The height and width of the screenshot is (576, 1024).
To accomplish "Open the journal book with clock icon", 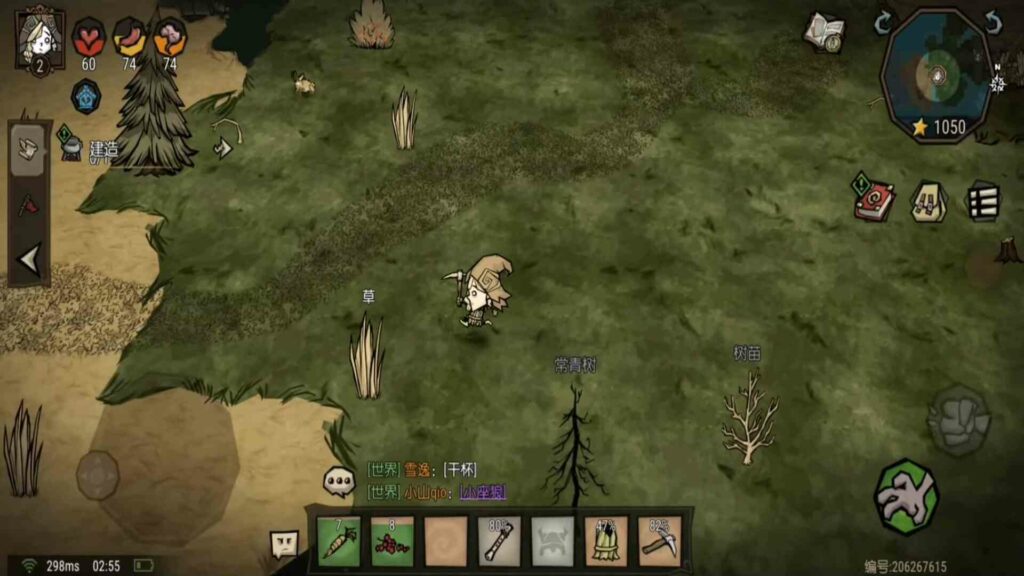I will pos(824,33).
